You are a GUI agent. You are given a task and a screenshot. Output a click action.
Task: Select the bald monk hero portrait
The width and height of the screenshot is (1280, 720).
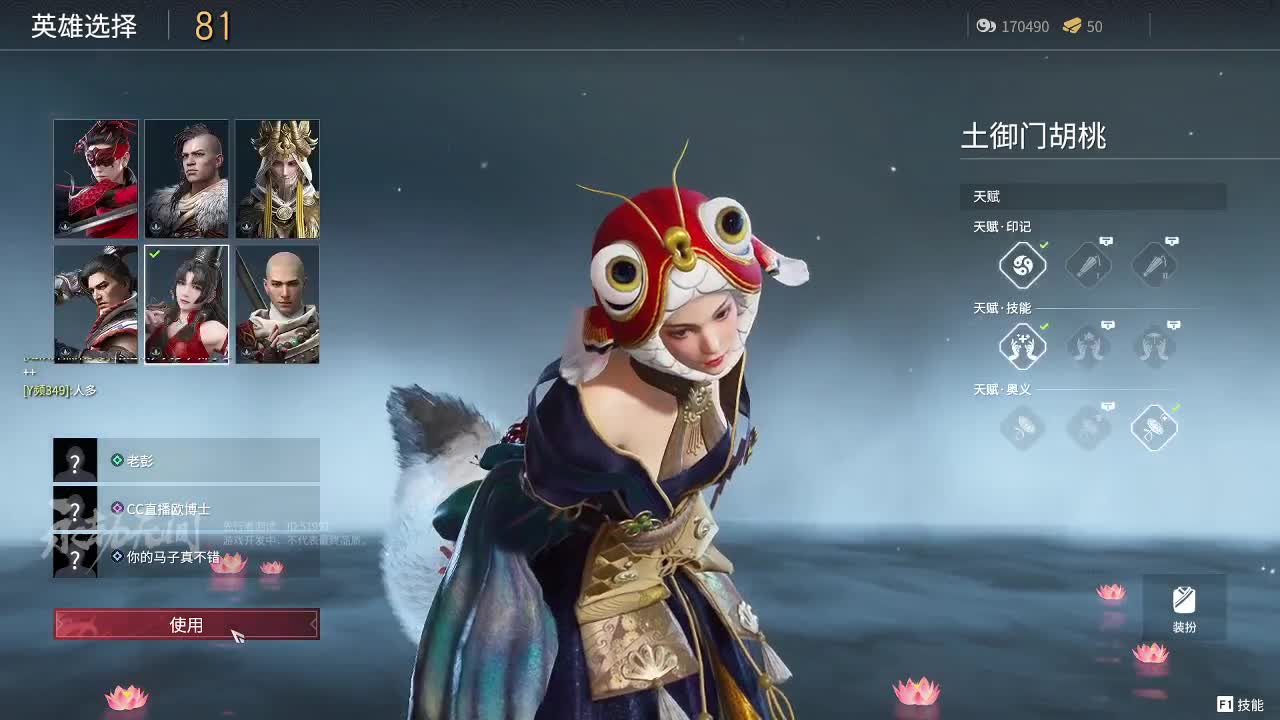coord(278,304)
